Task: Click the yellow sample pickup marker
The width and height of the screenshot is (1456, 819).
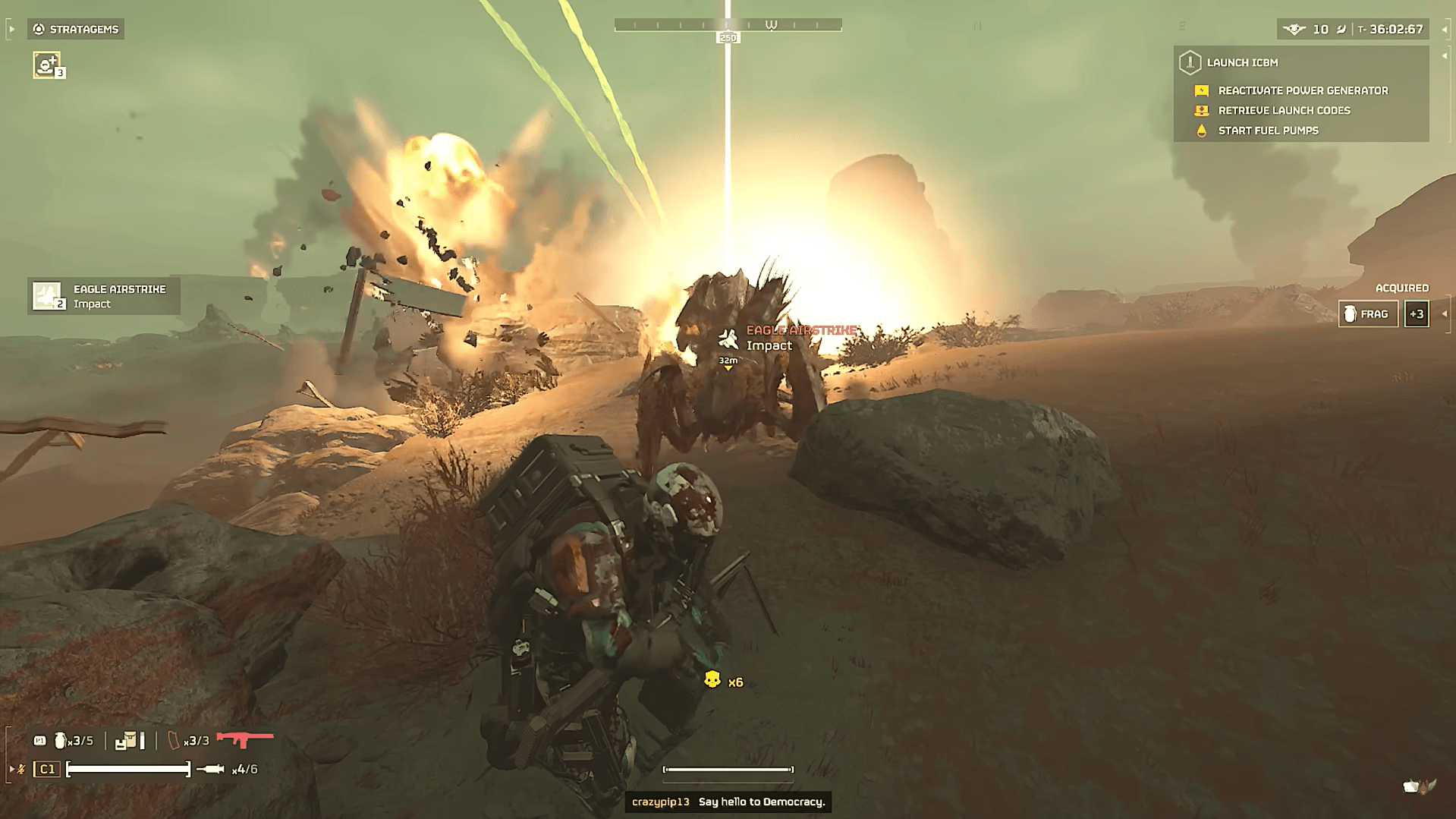Action: click(712, 679)
